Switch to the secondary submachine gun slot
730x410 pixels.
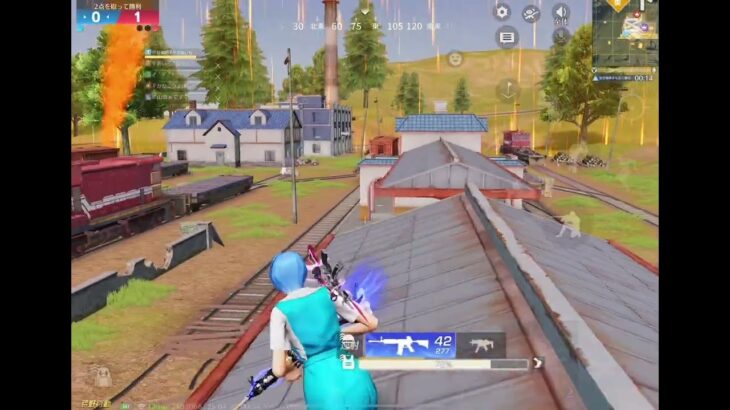[x=481, y=345]
